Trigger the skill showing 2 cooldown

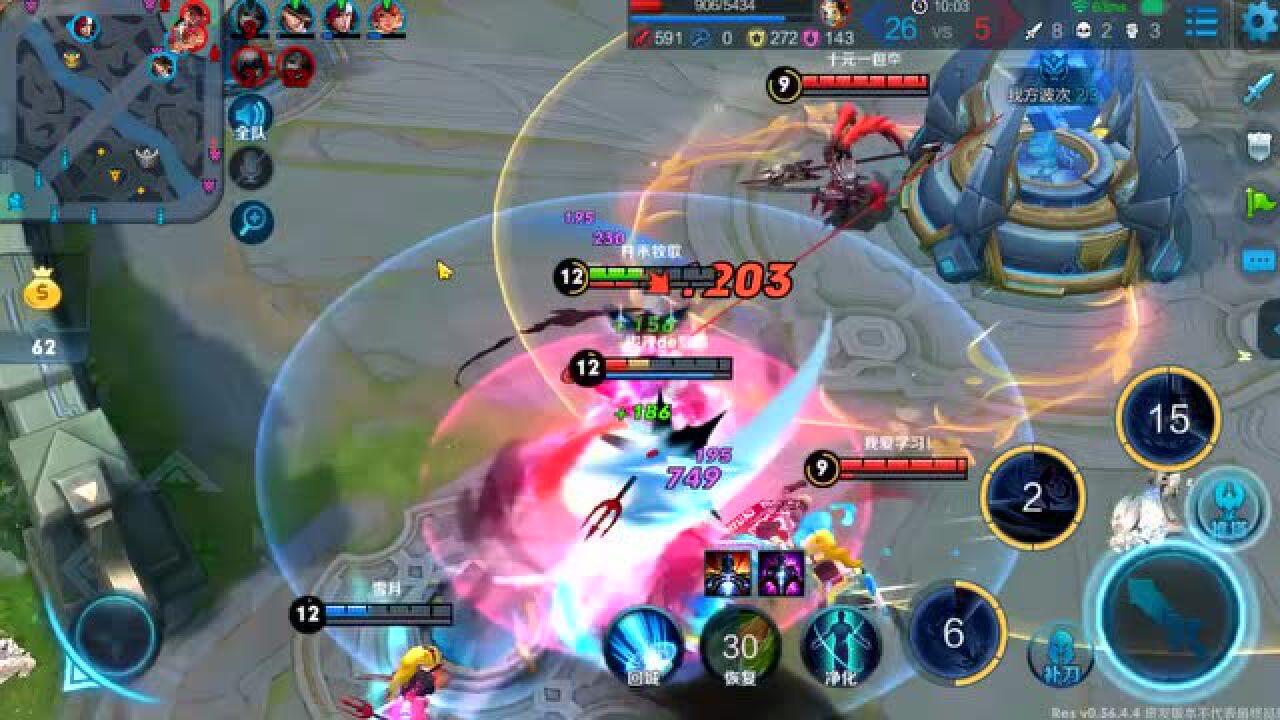click(x=1033, y=497)
